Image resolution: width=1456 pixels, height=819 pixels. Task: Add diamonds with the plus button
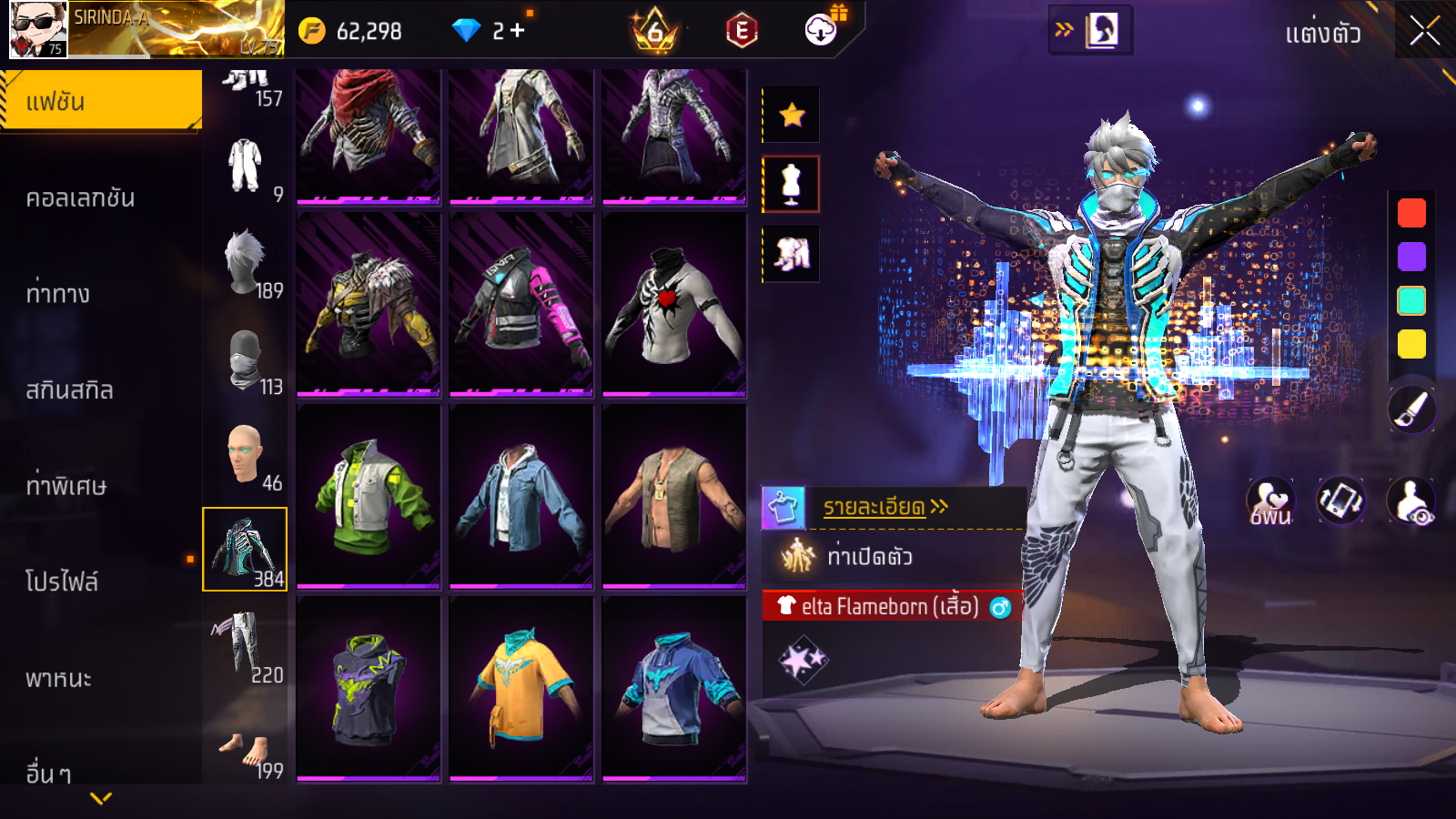coord(518,31)
